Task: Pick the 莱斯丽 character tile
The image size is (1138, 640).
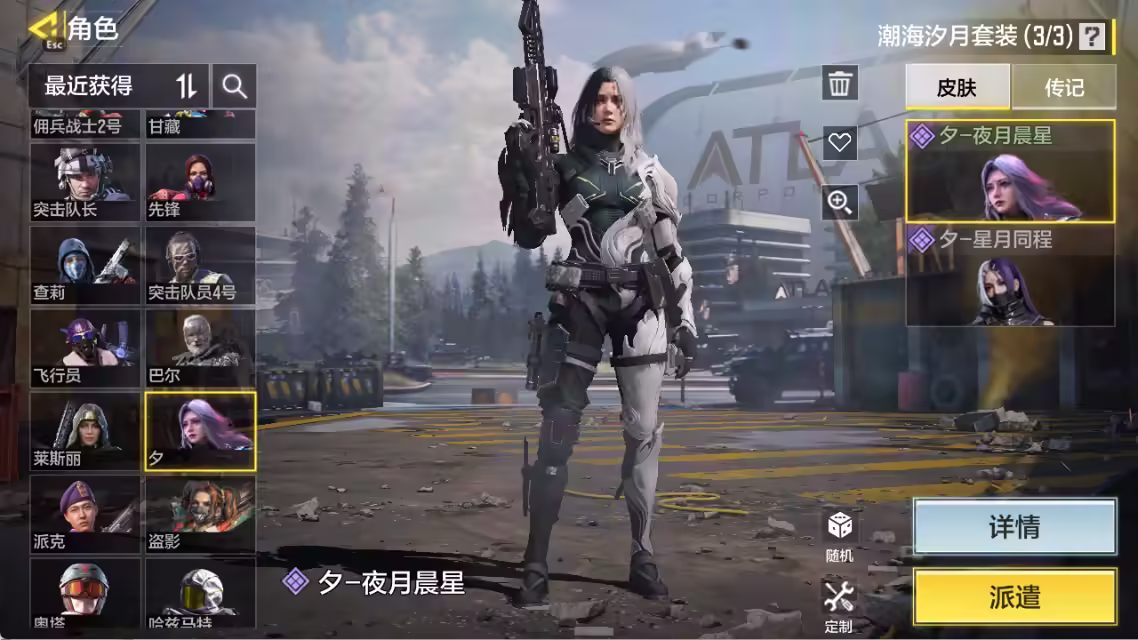Action: tap(85, 431)
